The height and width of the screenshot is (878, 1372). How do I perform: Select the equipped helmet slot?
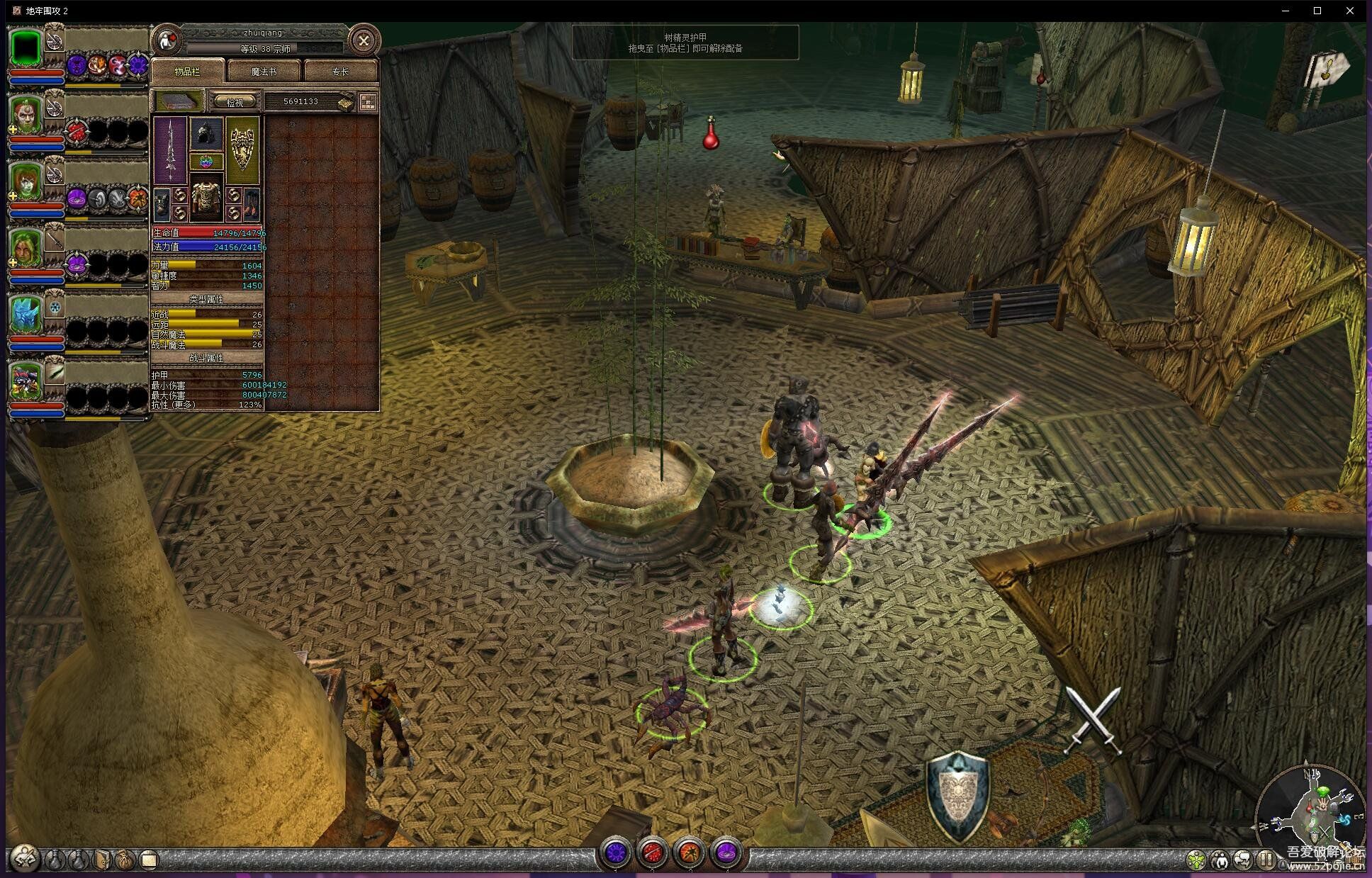click(x=206, y=134)
